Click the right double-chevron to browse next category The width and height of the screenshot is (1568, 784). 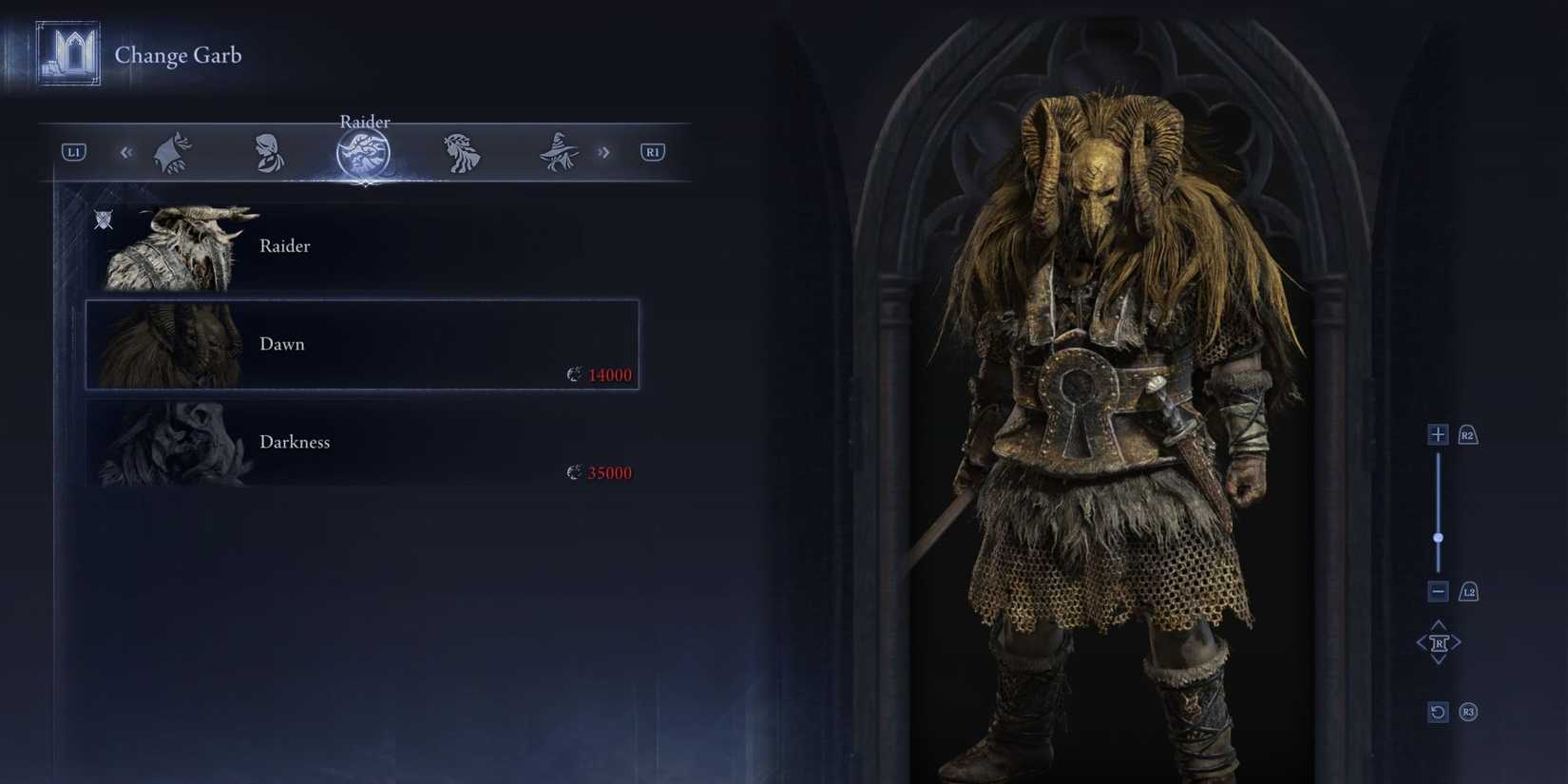(x=604, y=151)
